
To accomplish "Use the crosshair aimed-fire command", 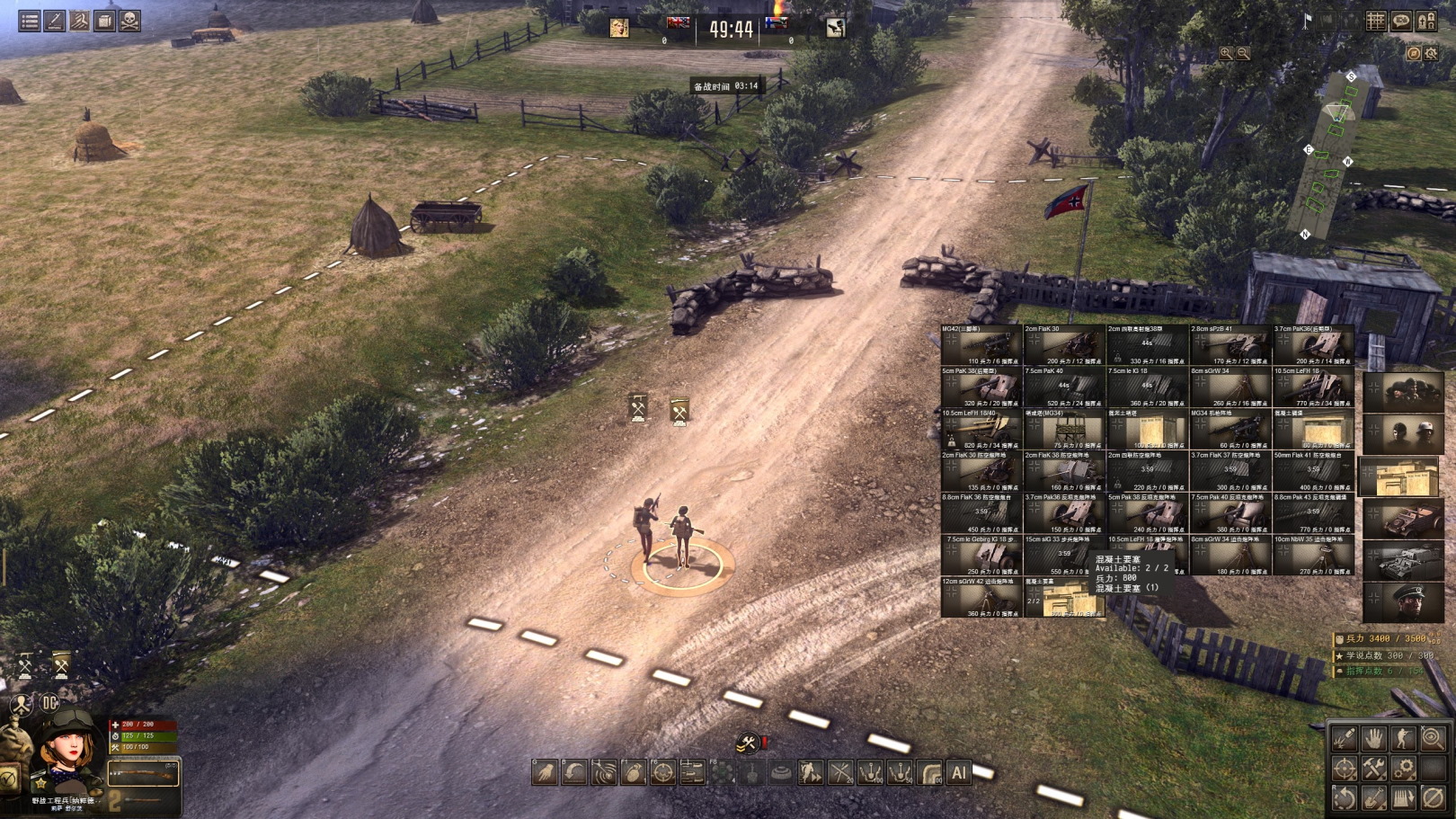I will tap(662, 772).
